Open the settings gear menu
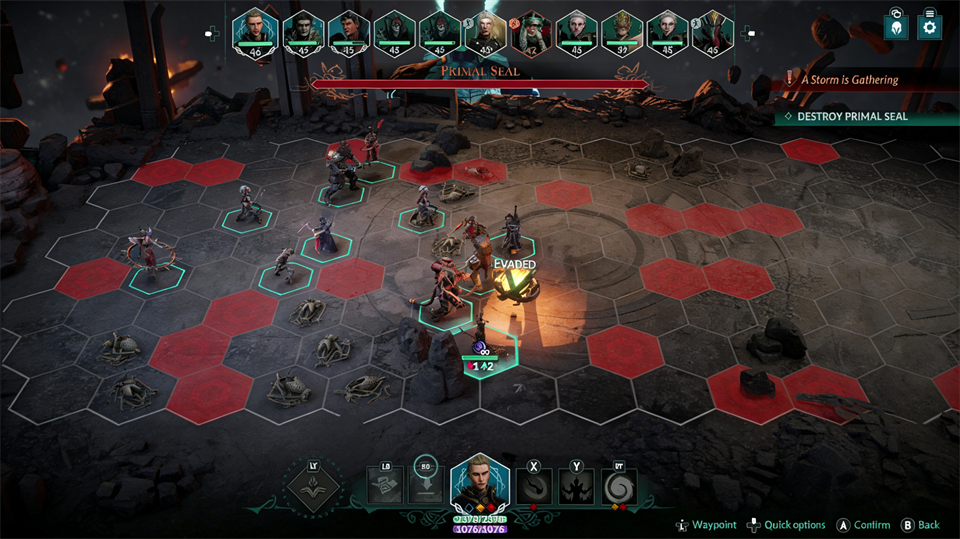This screenshot has height=539, width=960. coord(929,27)
